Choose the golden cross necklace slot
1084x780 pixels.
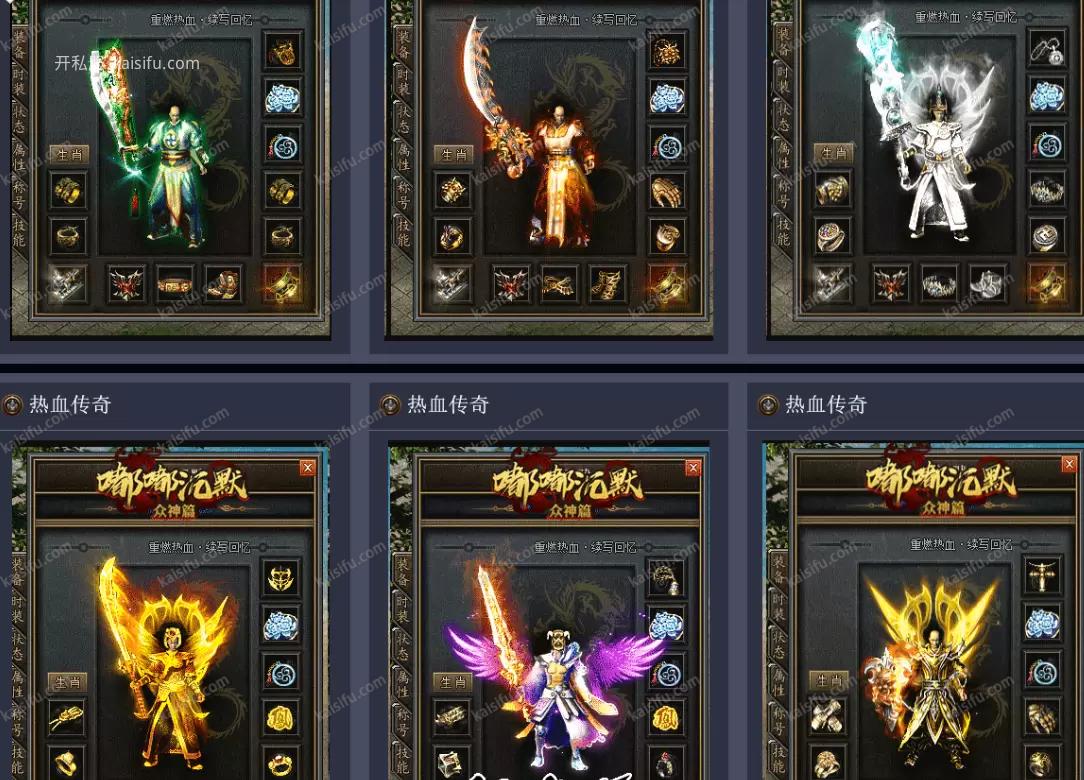1043,575
